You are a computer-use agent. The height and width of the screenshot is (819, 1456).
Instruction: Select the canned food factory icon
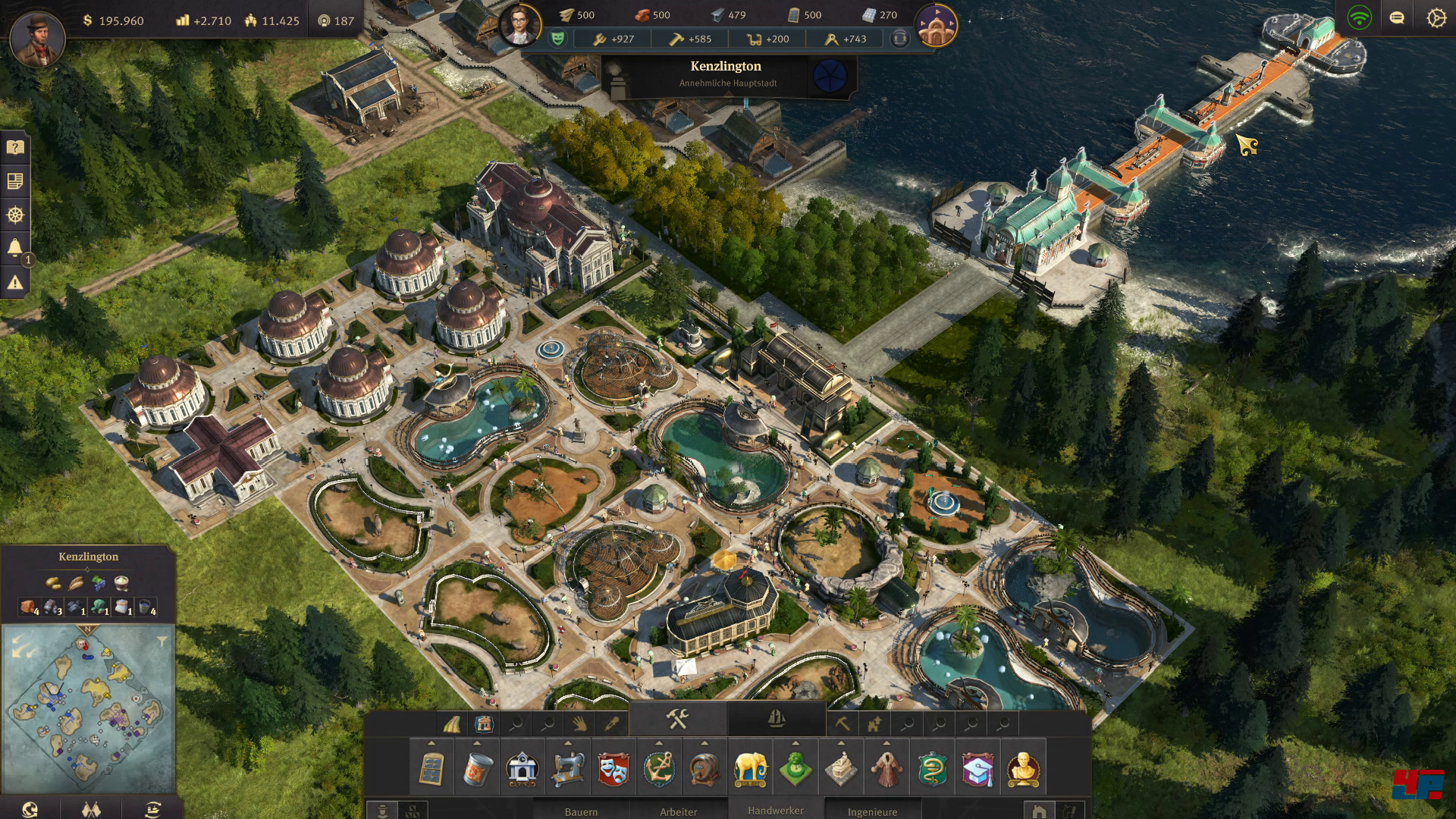(x=477, y=769)
